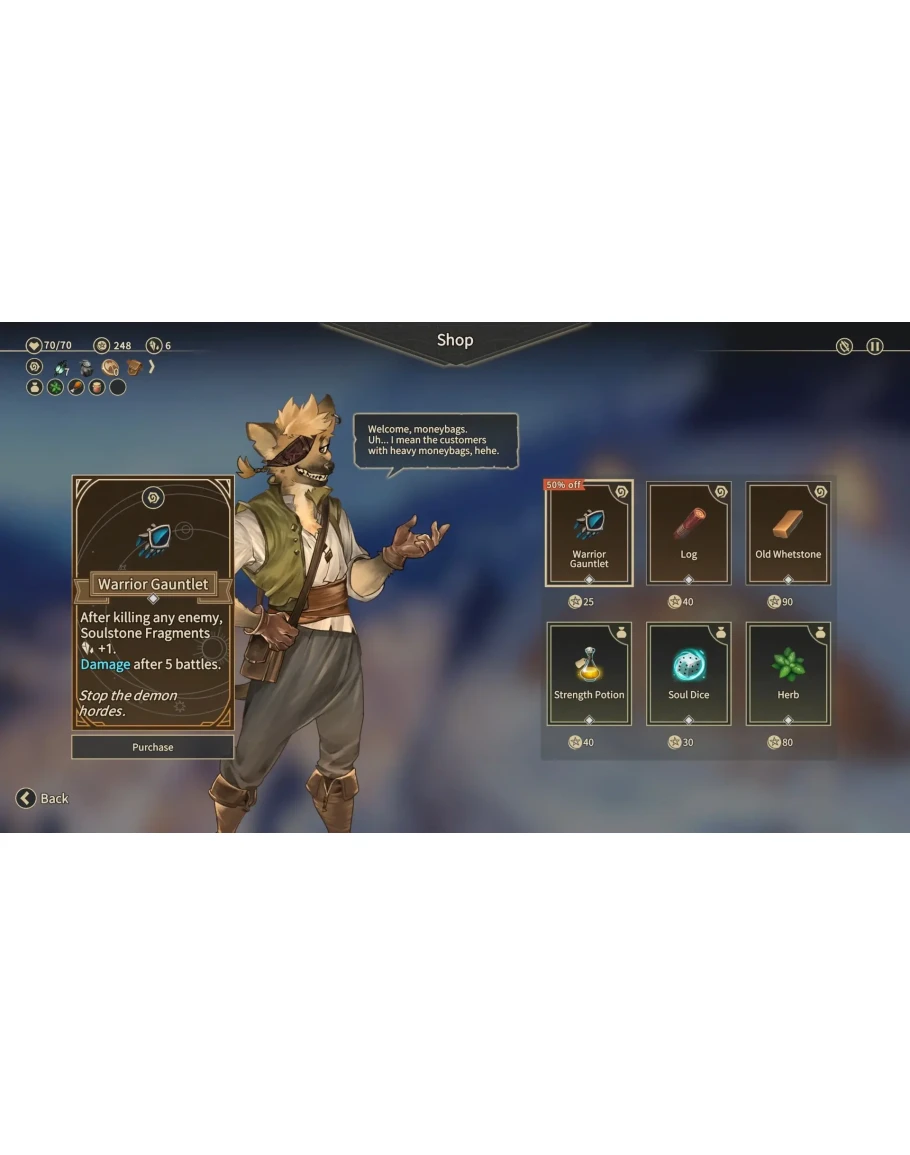Pause the game with the pause icon
The height and width of the screenshot is (1155, 910).
coord(875,346)
